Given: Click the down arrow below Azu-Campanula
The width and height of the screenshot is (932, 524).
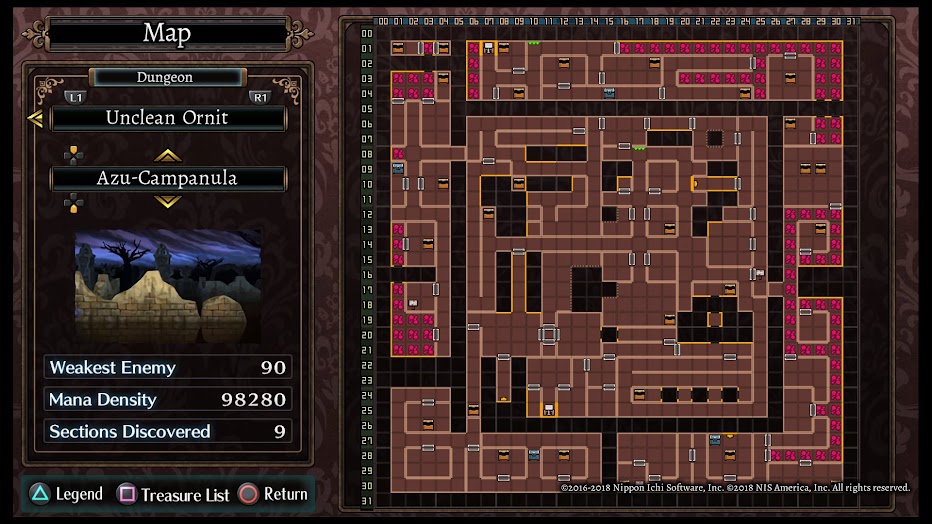Looking at the screenshot, I should point(167,202).
